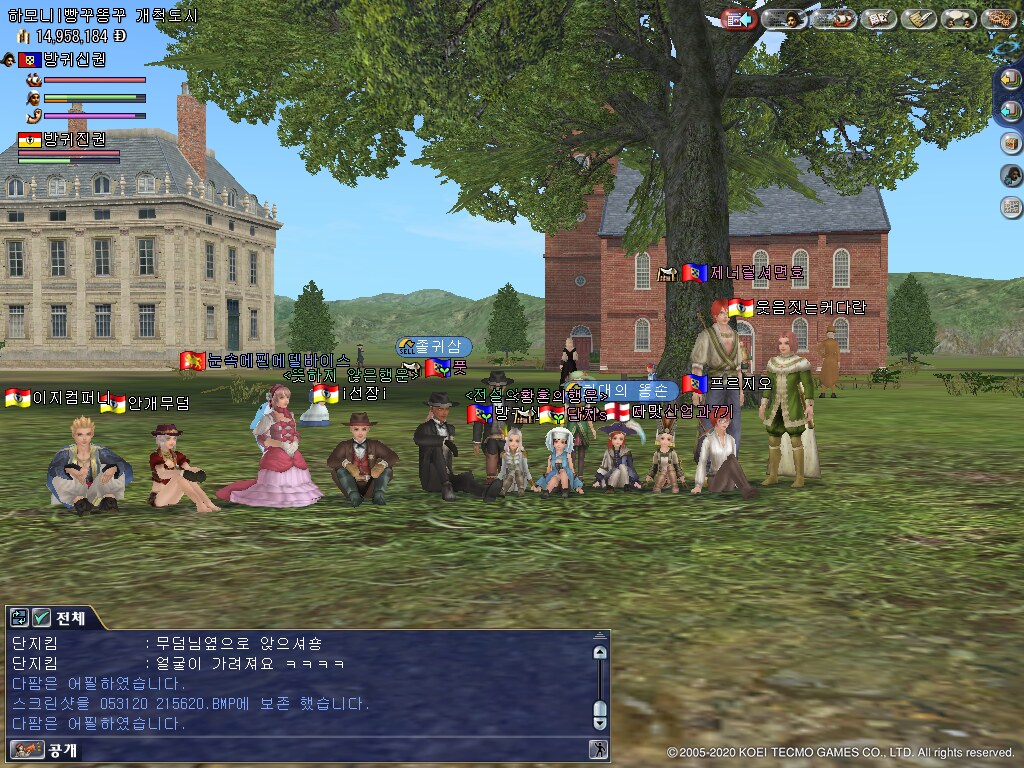Open the gears settings menu
This screenshot has width=1024, height=768.
point(998,19)
